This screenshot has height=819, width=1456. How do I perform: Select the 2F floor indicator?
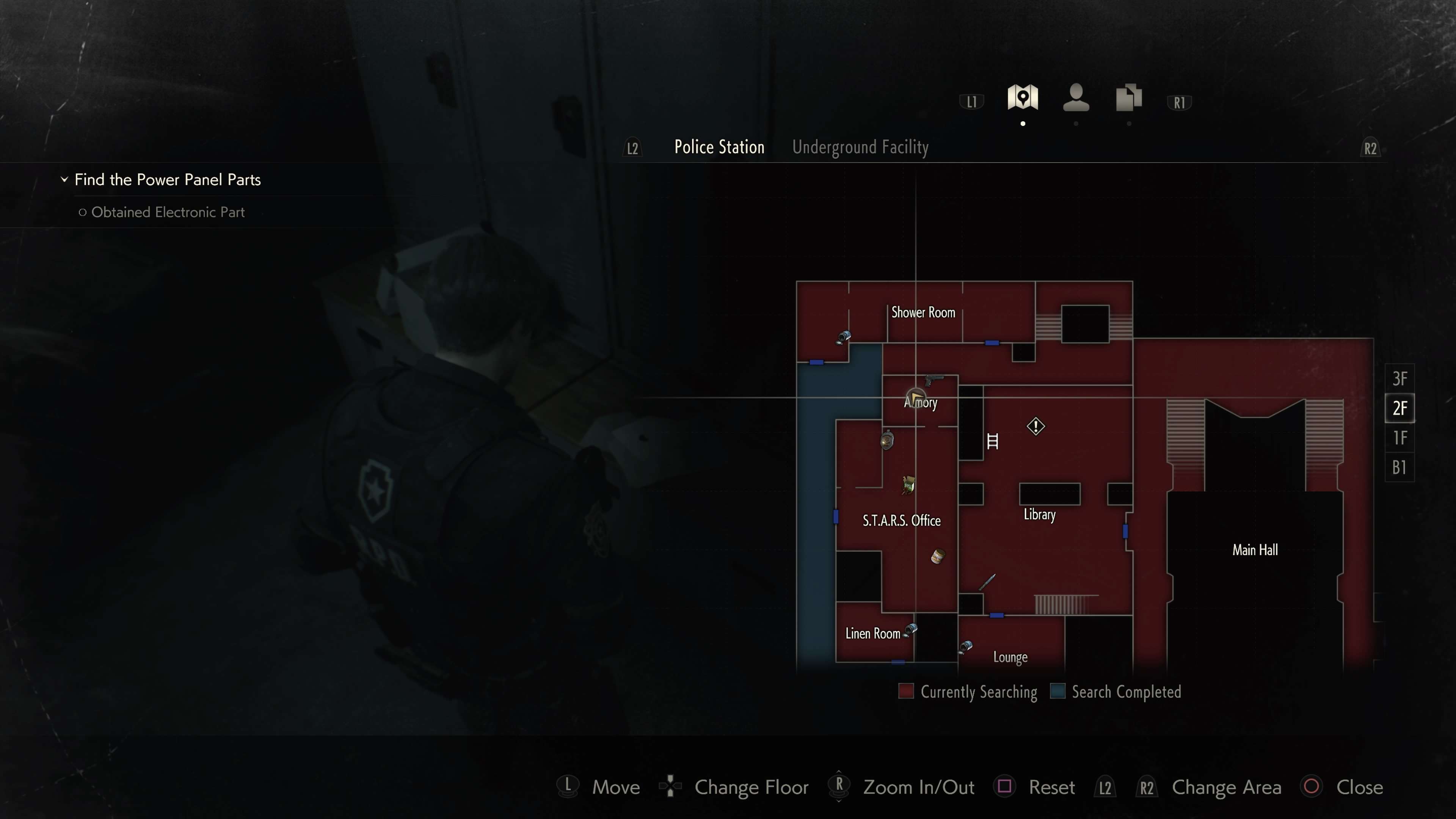click(x=1399, y=408)
